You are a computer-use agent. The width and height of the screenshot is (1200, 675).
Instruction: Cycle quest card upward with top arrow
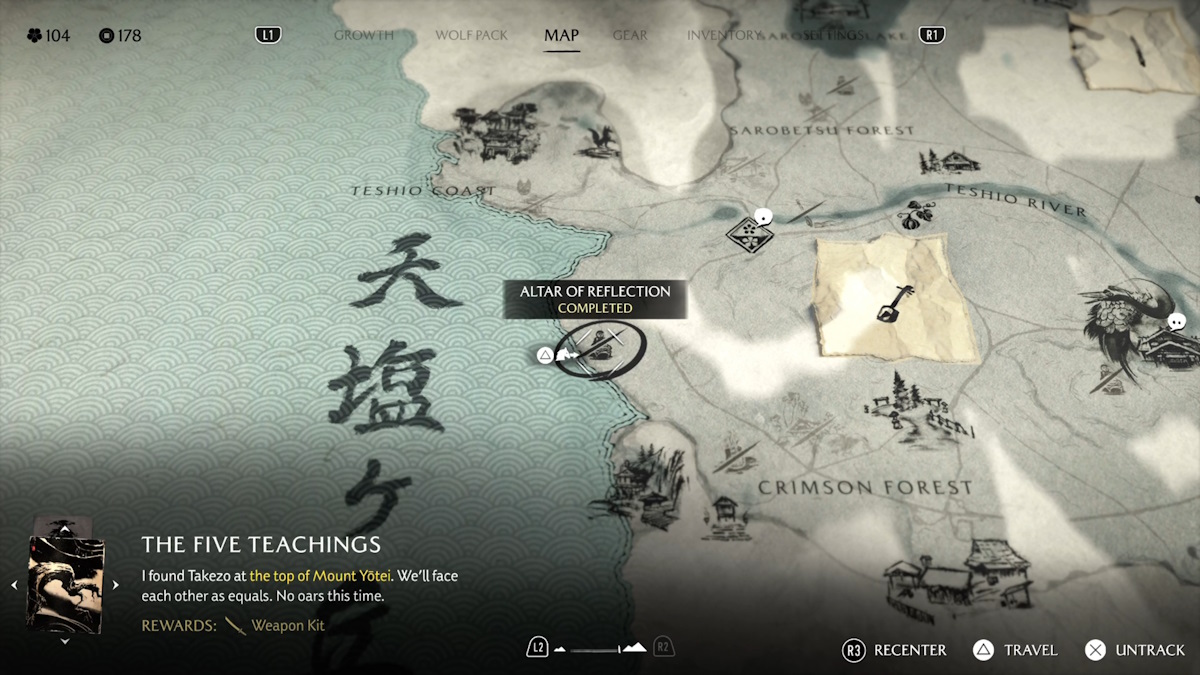[65, 527]
